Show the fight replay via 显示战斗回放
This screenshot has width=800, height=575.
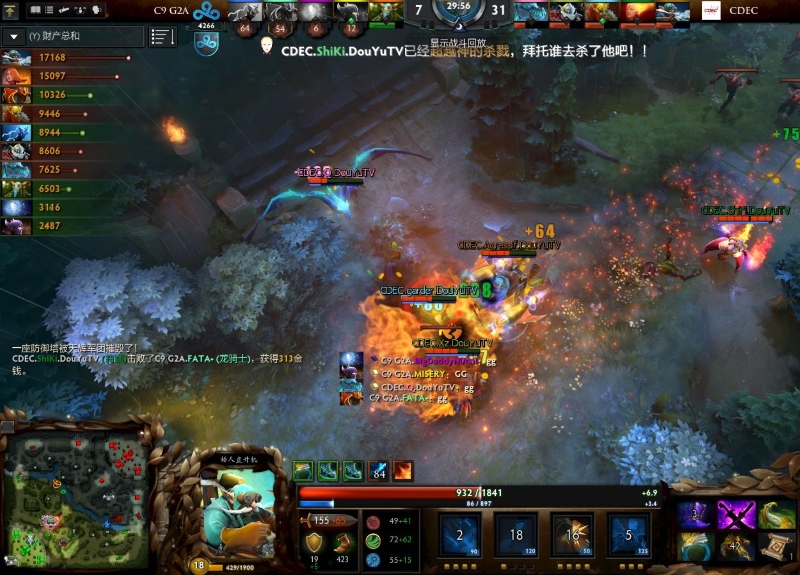click(x=458, y=44)
